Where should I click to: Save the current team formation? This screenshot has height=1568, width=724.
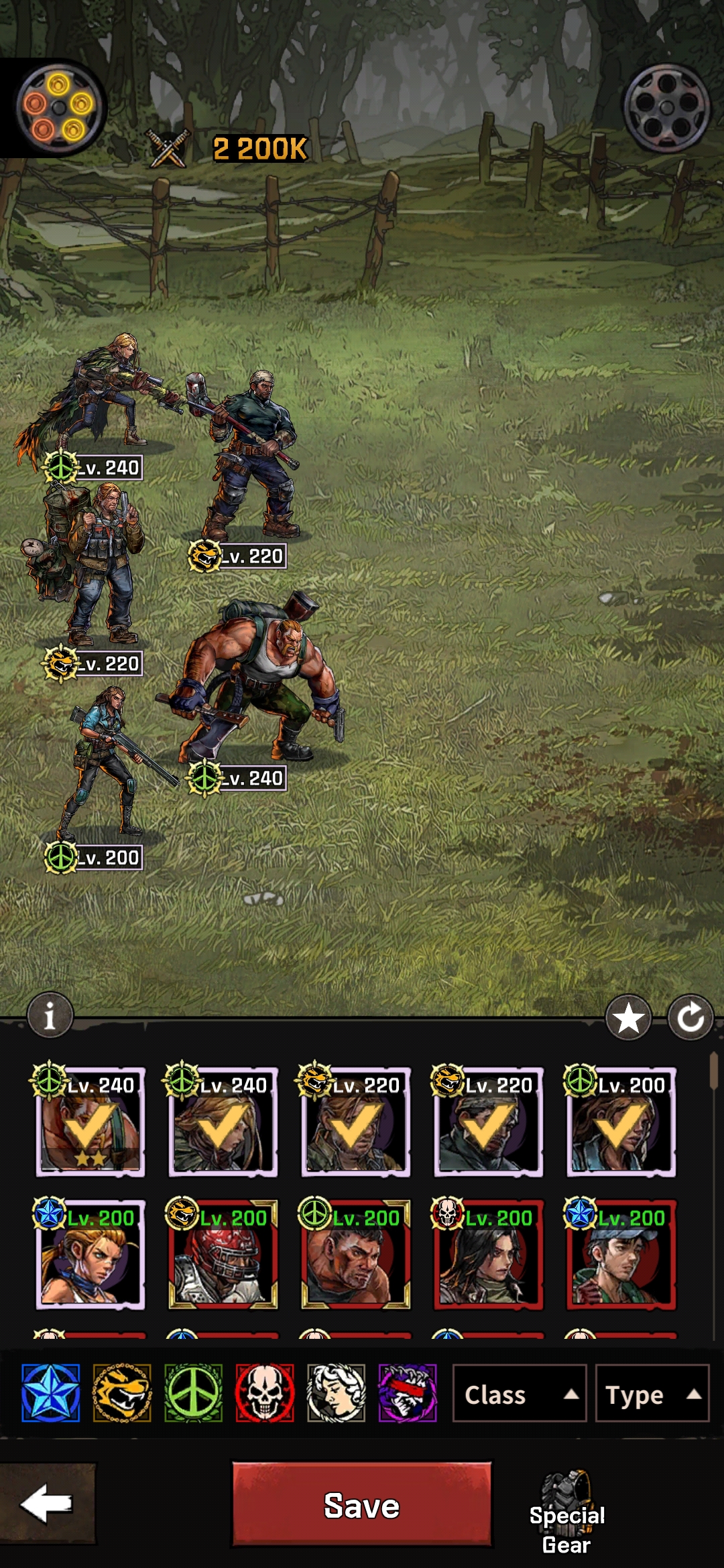pyautogui.click(x=361, y=1504)
